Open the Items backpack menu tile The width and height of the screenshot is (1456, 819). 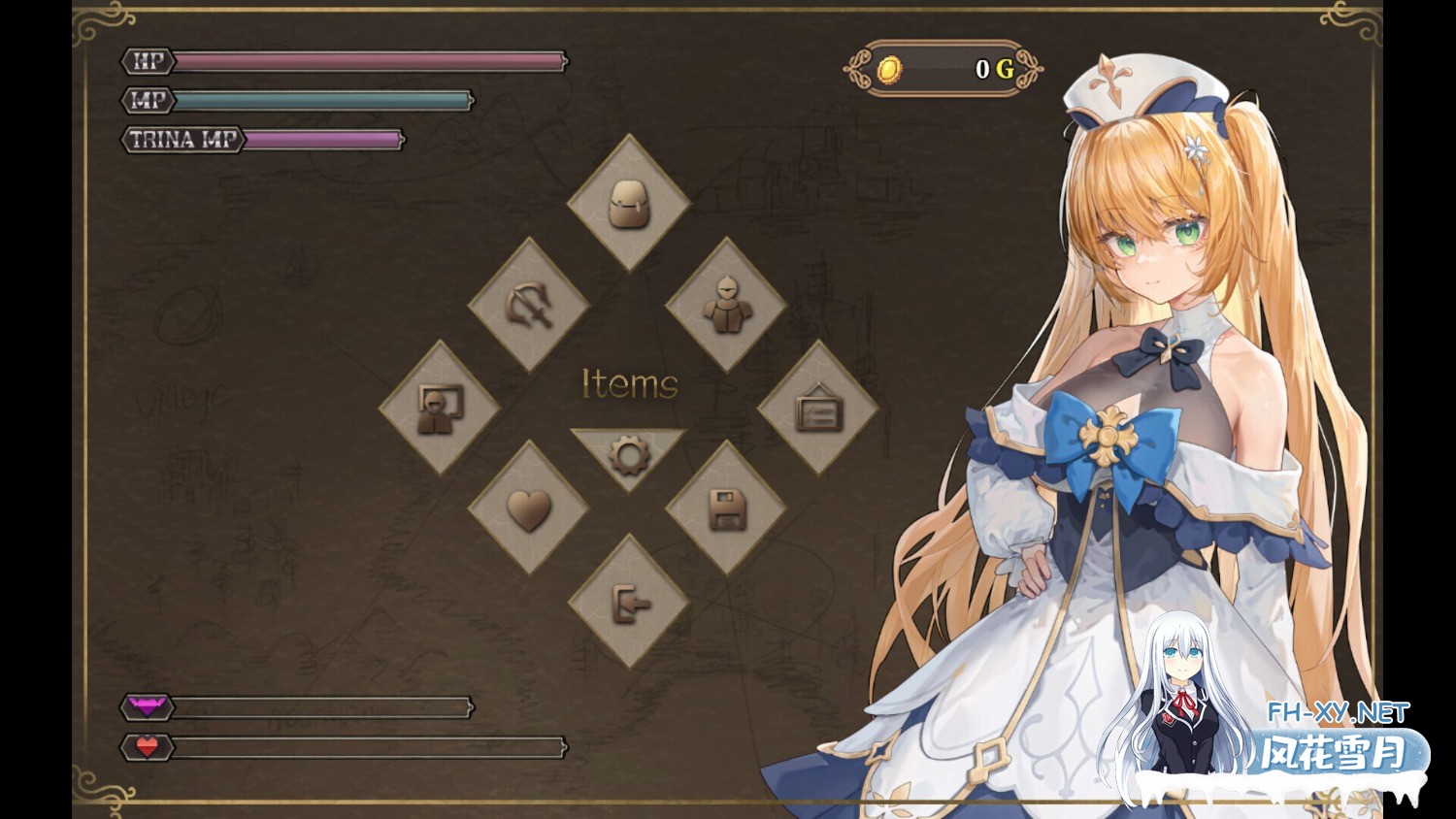coord(629,204)
